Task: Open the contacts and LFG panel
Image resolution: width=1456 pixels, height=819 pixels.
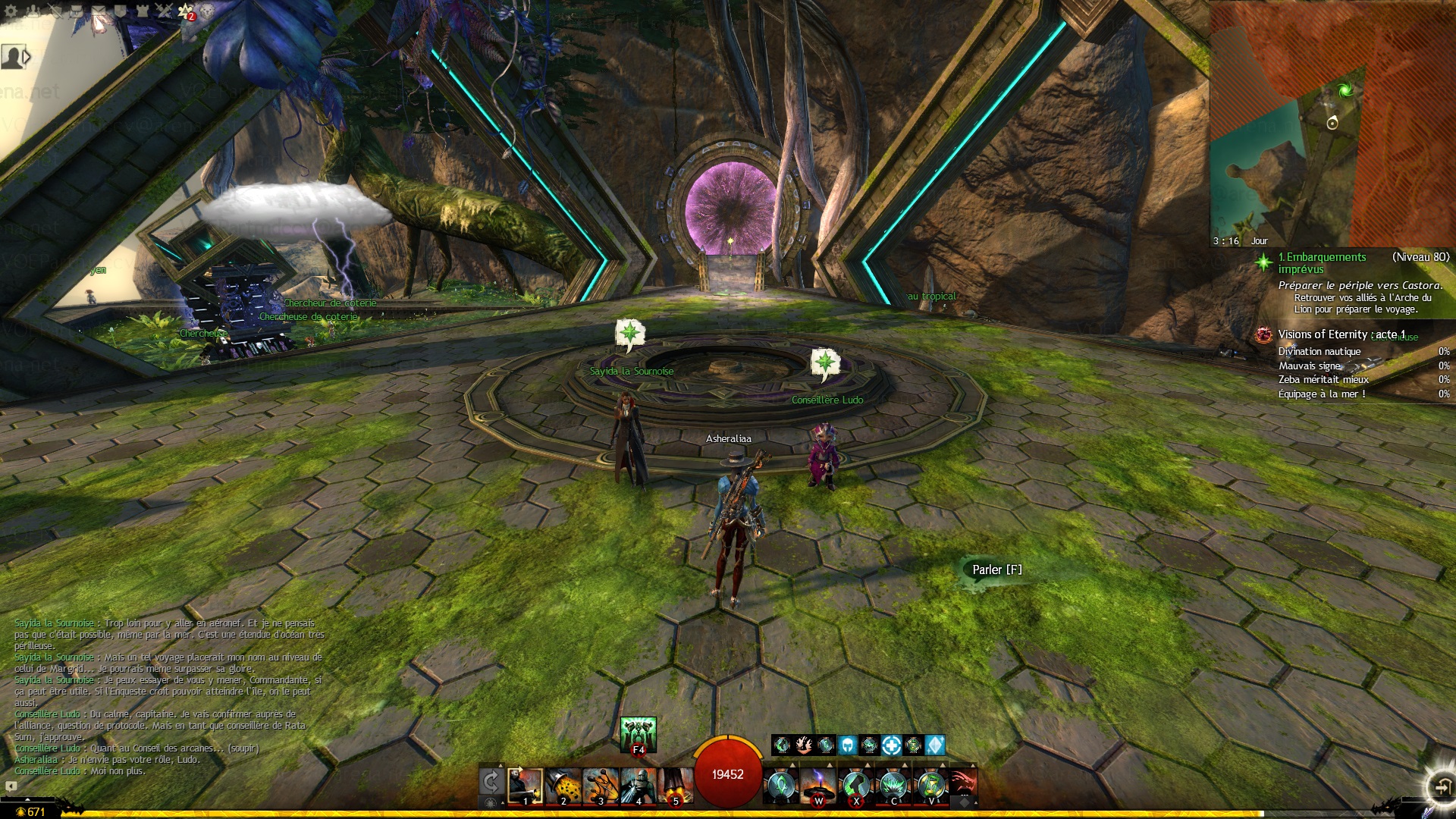Action: 33,11
